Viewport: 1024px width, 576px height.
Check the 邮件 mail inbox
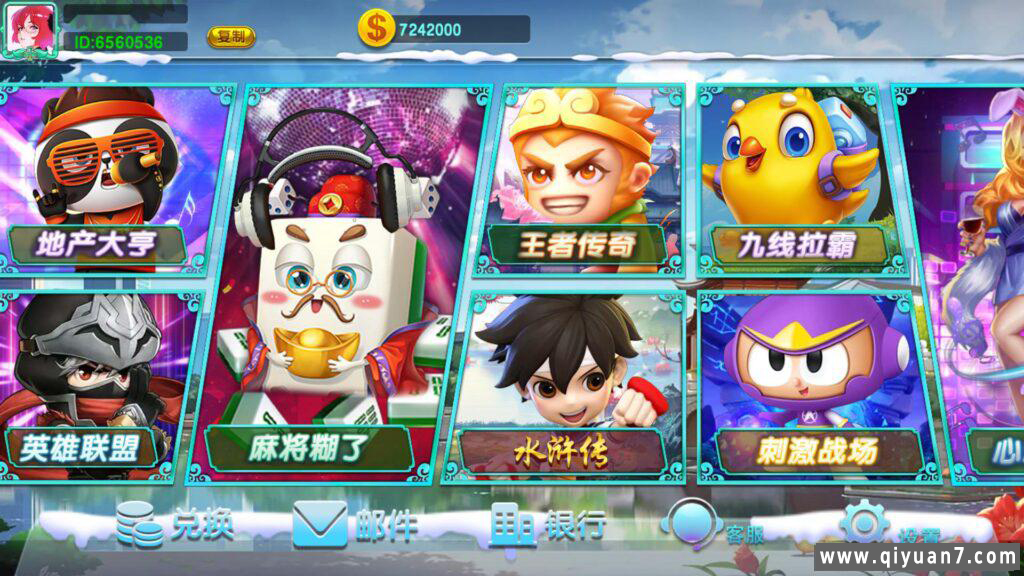[x=355, y=524]
